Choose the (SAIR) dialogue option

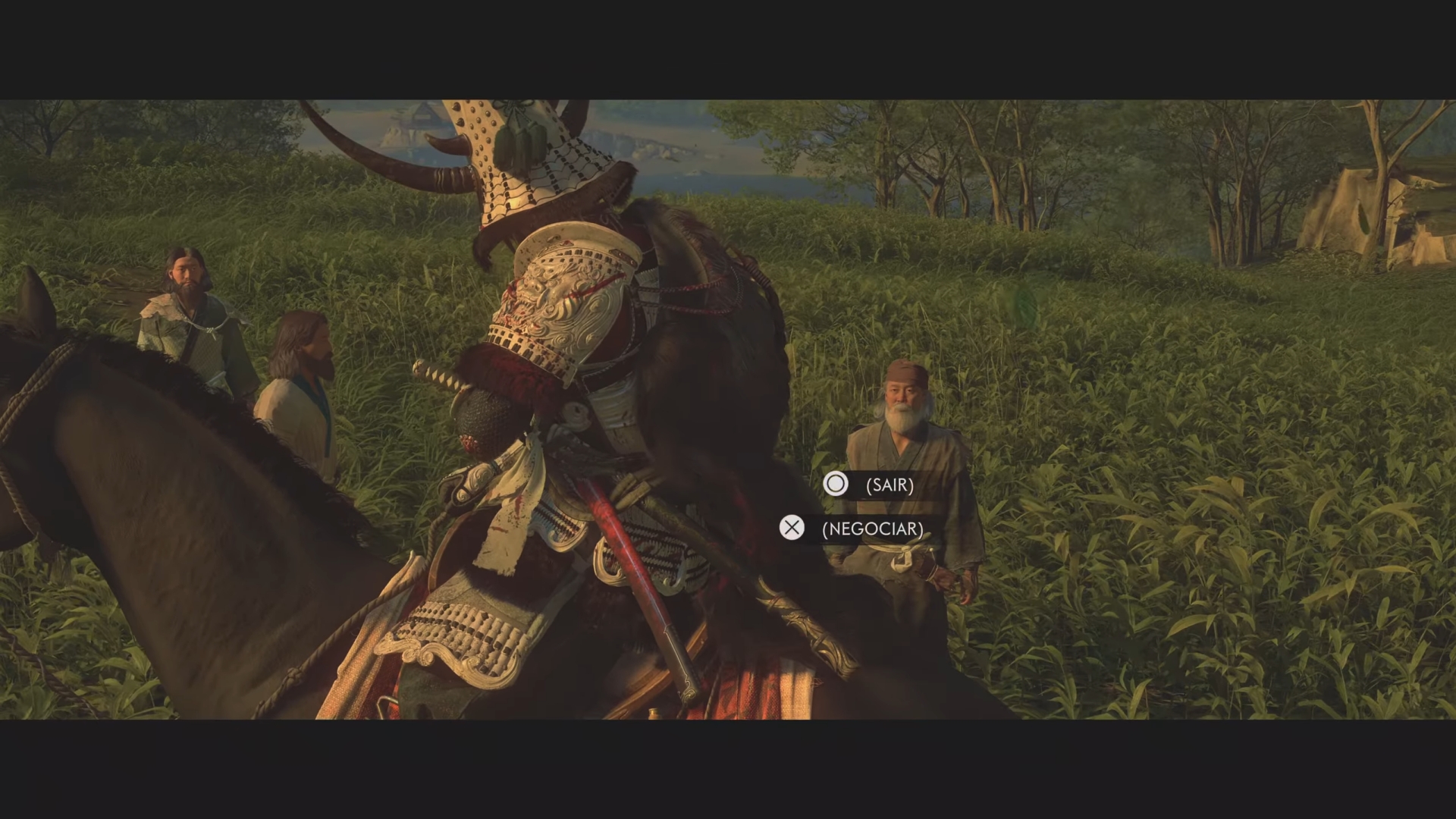889,485
